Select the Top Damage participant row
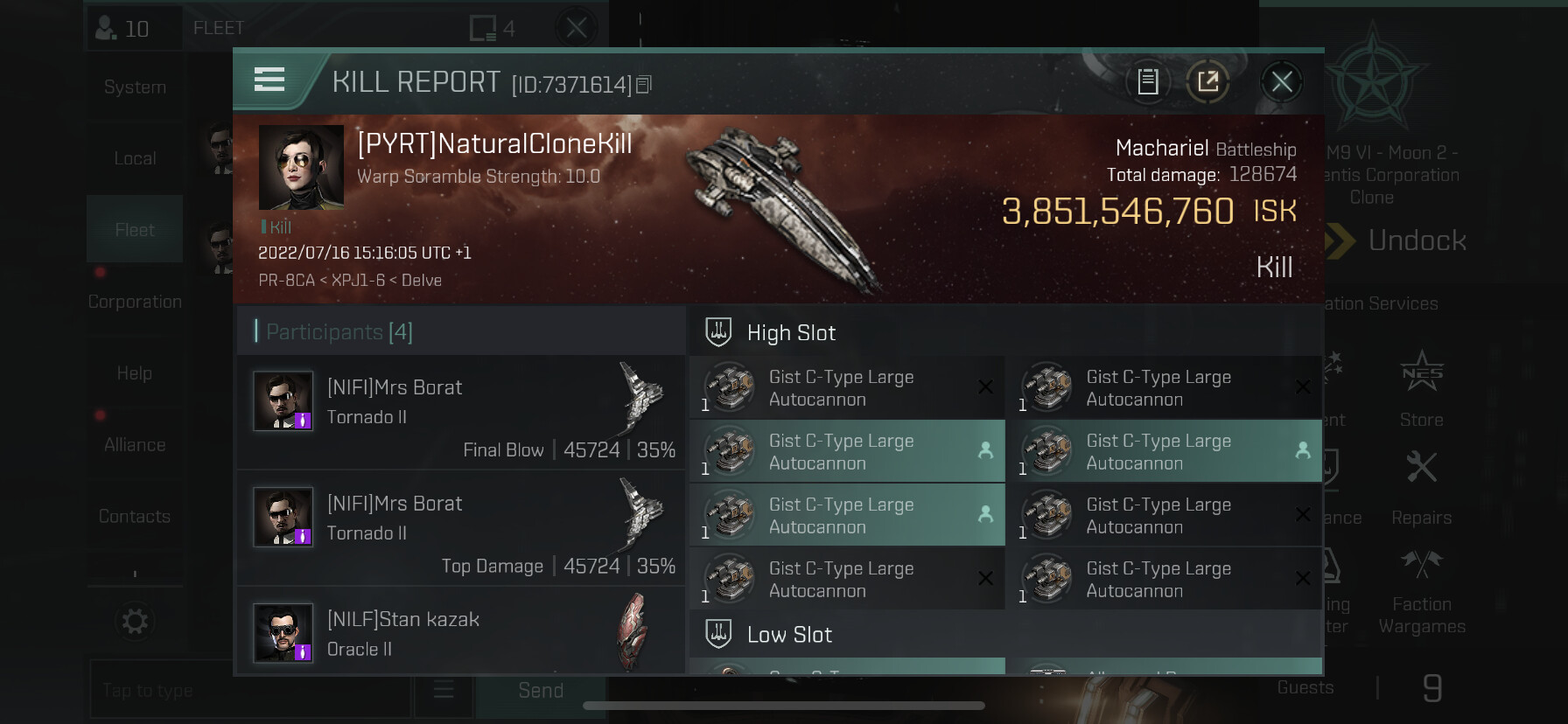Image resolution: width=1568 pixels, height=724 pixels. click(x=460, y=528)
